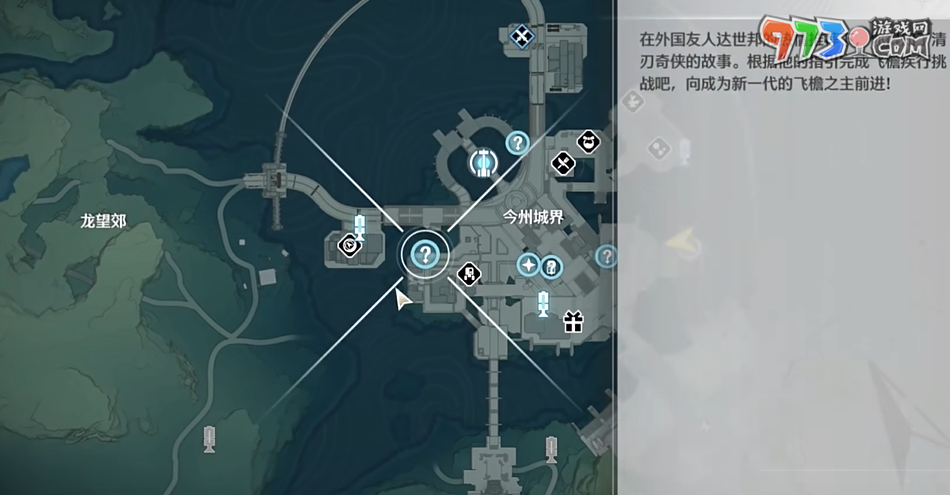Click the black shield emblem marker
Image resolution: width=950 pixels, height=495 pixels.
tap(349, 244)
